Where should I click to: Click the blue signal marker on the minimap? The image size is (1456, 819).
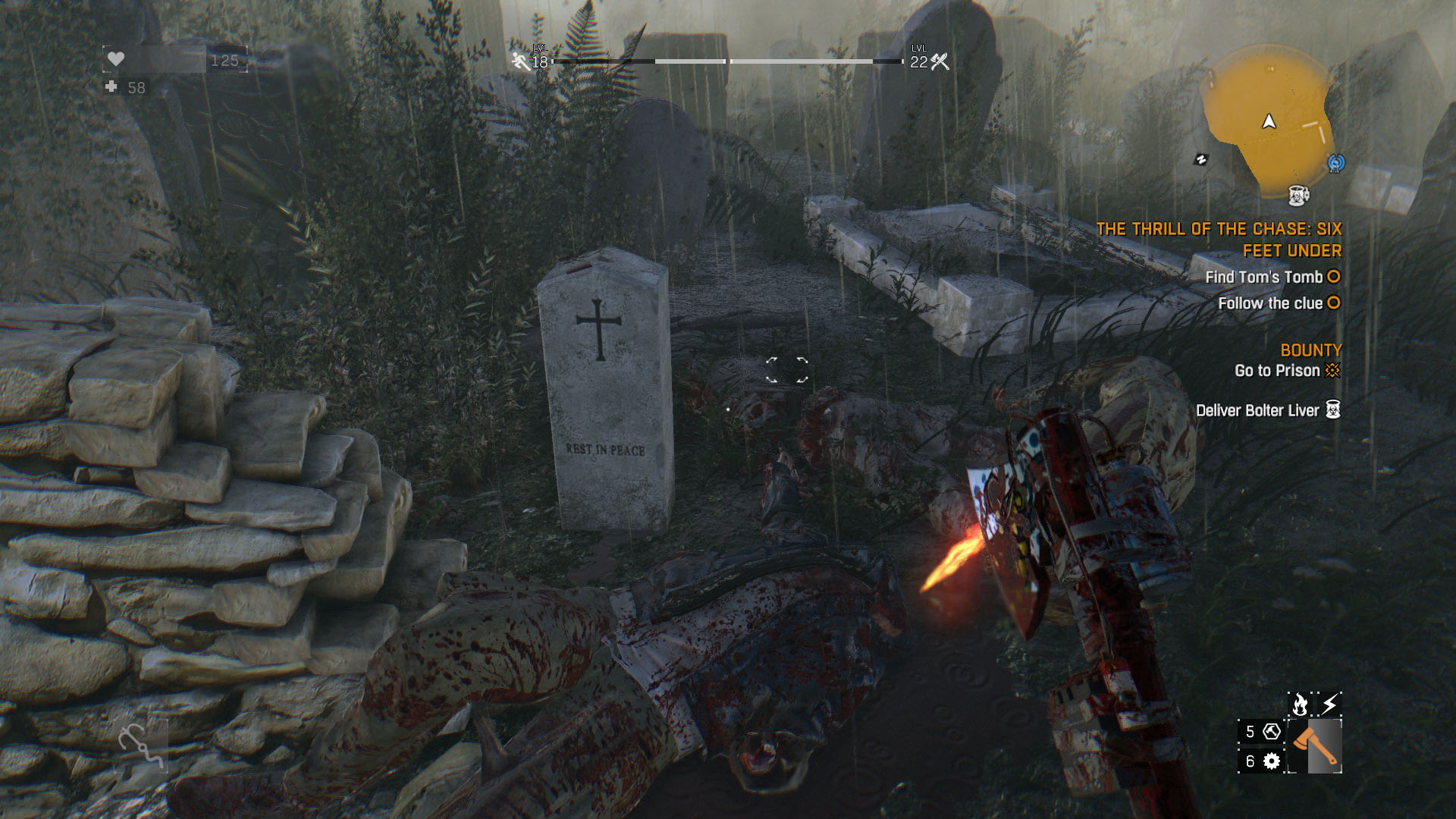coord(1335,163)
